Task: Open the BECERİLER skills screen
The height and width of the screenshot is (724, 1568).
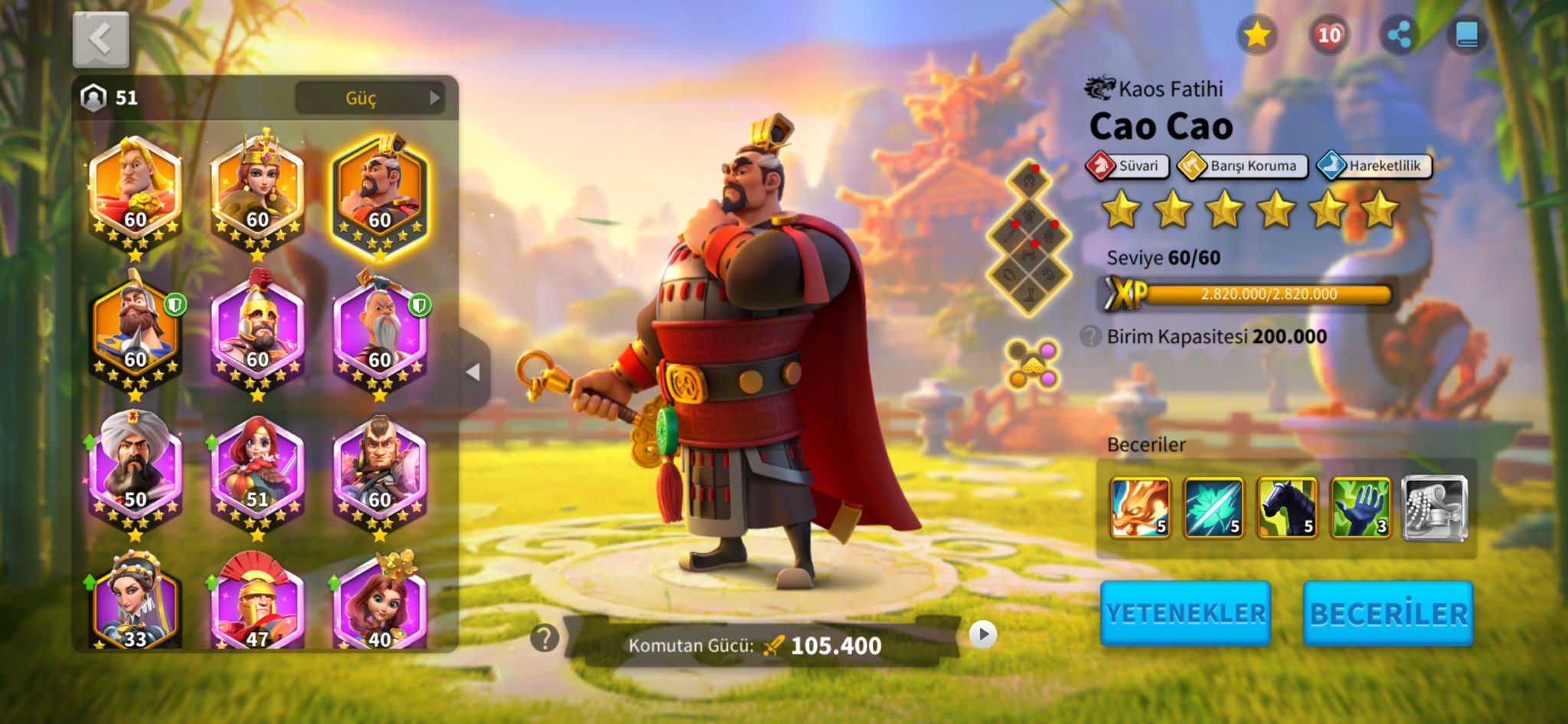Action: [x=1387, y=613]
